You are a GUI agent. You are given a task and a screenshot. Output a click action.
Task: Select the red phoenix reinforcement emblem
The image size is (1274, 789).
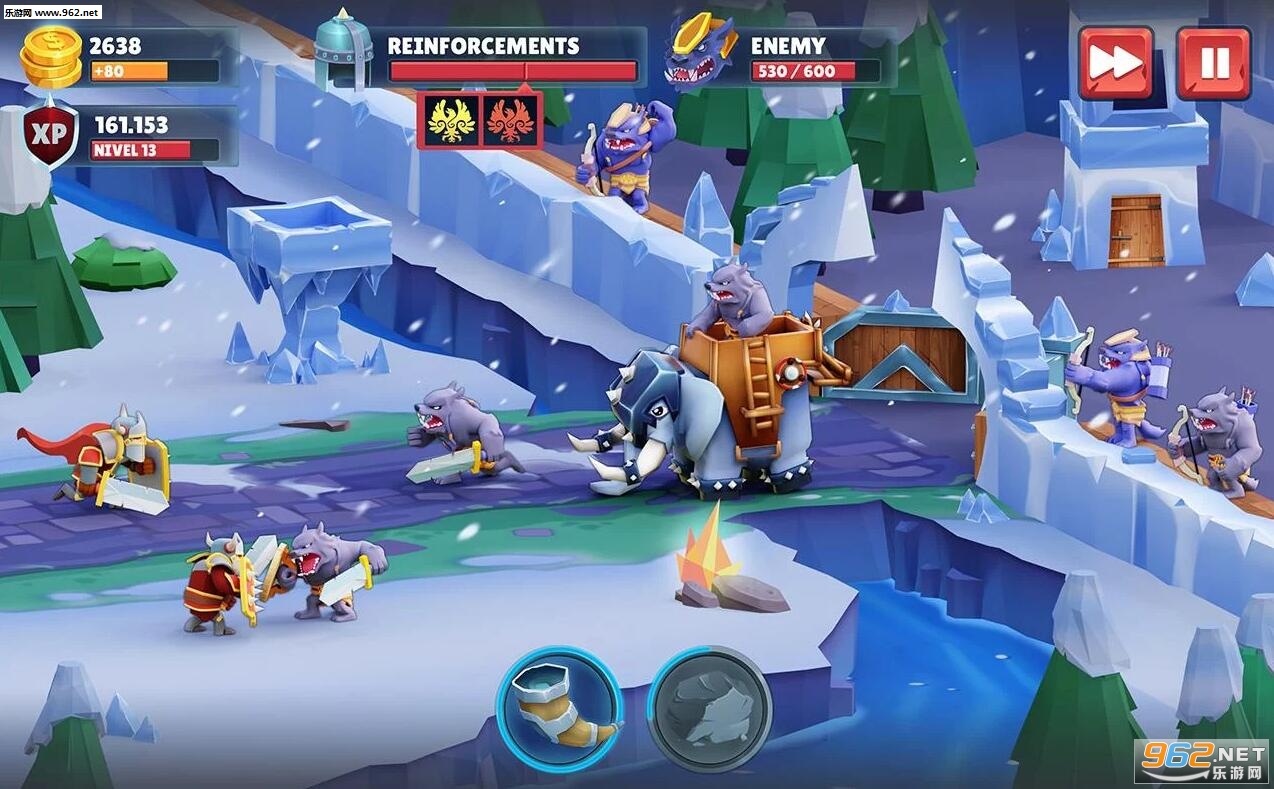click(x=510, y=120)
